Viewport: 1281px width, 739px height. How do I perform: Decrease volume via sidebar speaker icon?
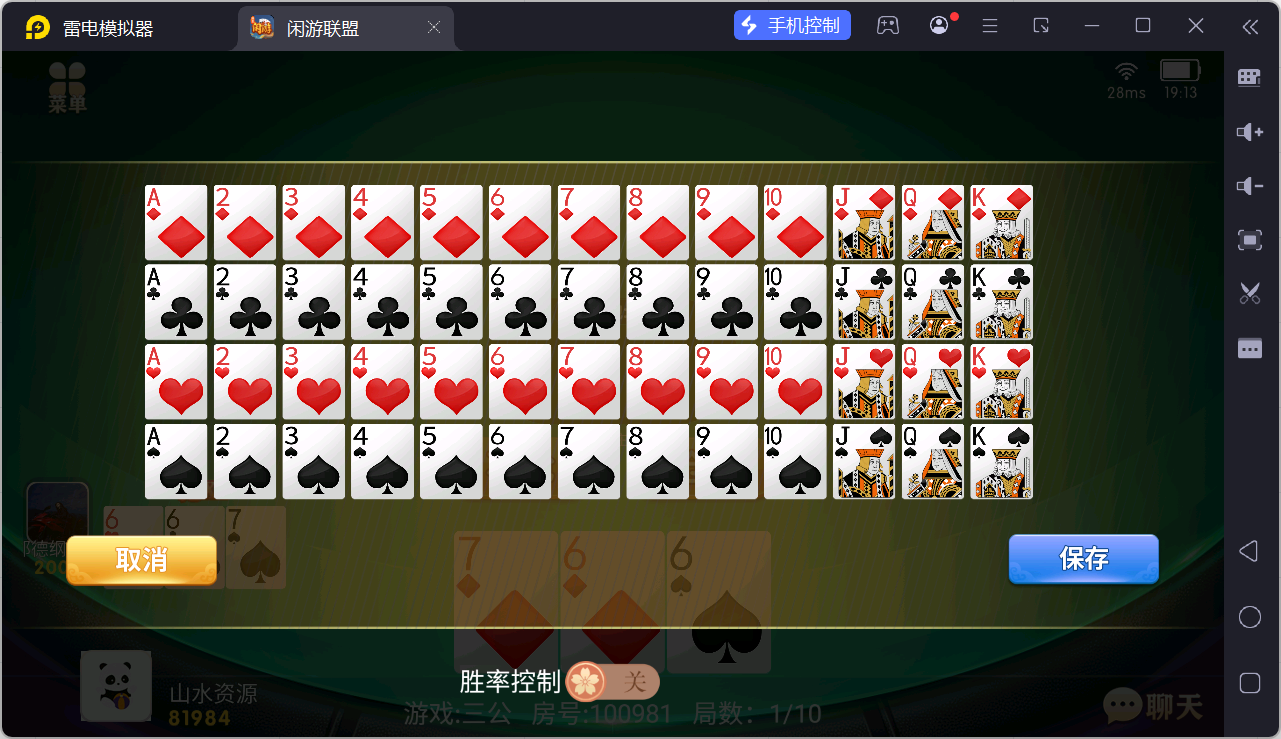tap(1248, 186)
